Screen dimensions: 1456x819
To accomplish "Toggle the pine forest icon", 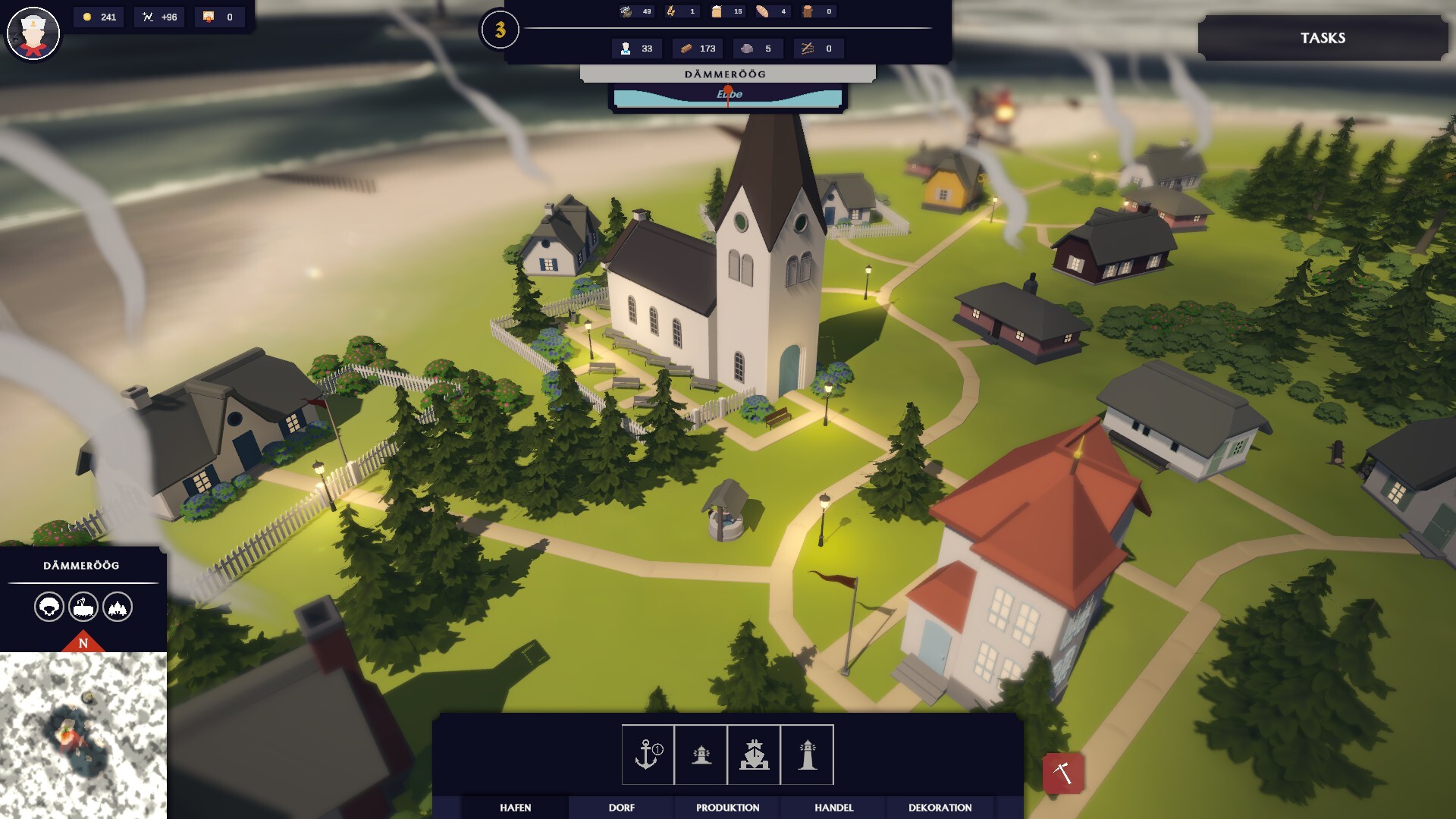I will click(x=118, y=607).
